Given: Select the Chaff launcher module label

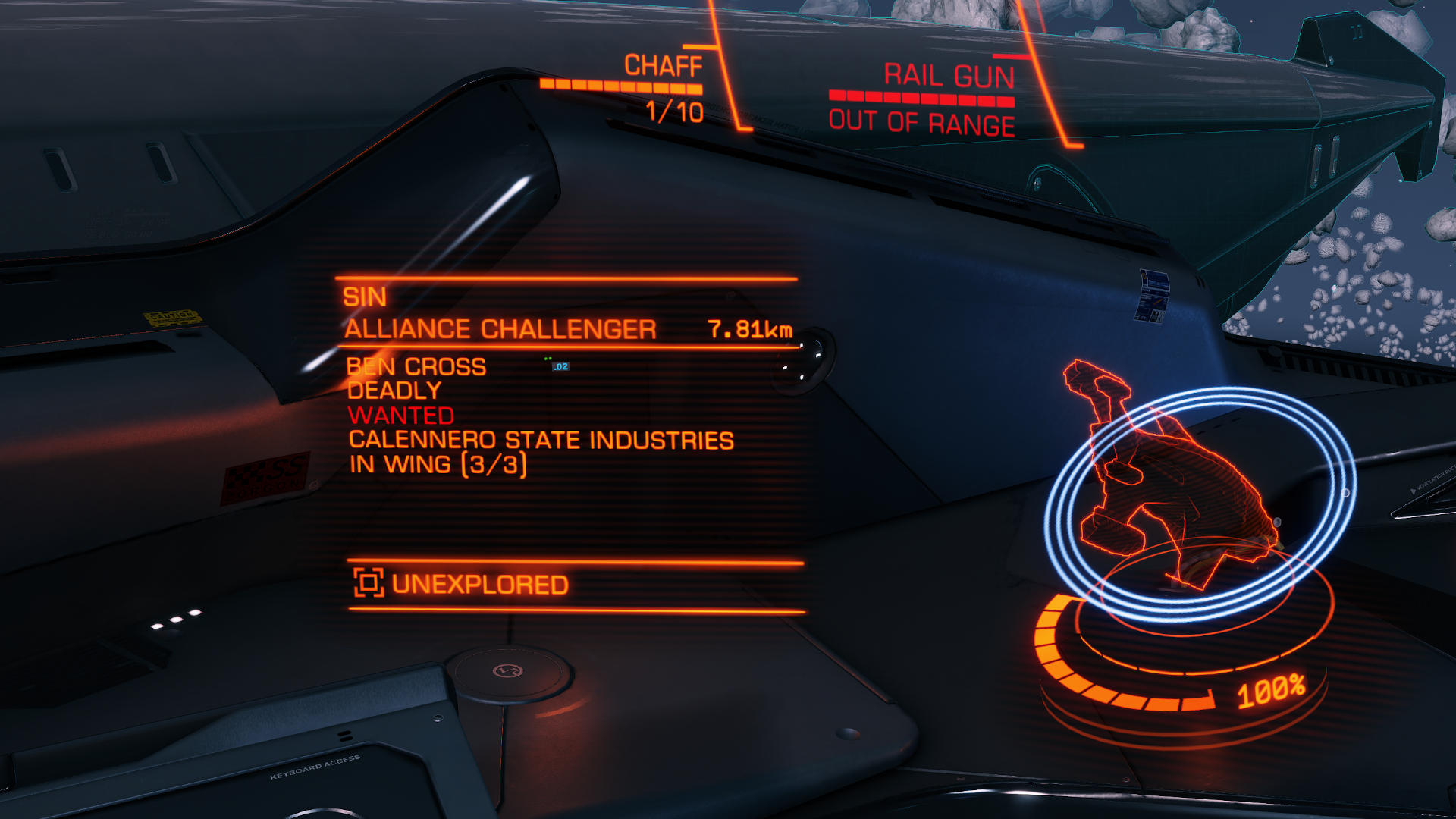Looking at the screenshot, I should tap(663, 66).
